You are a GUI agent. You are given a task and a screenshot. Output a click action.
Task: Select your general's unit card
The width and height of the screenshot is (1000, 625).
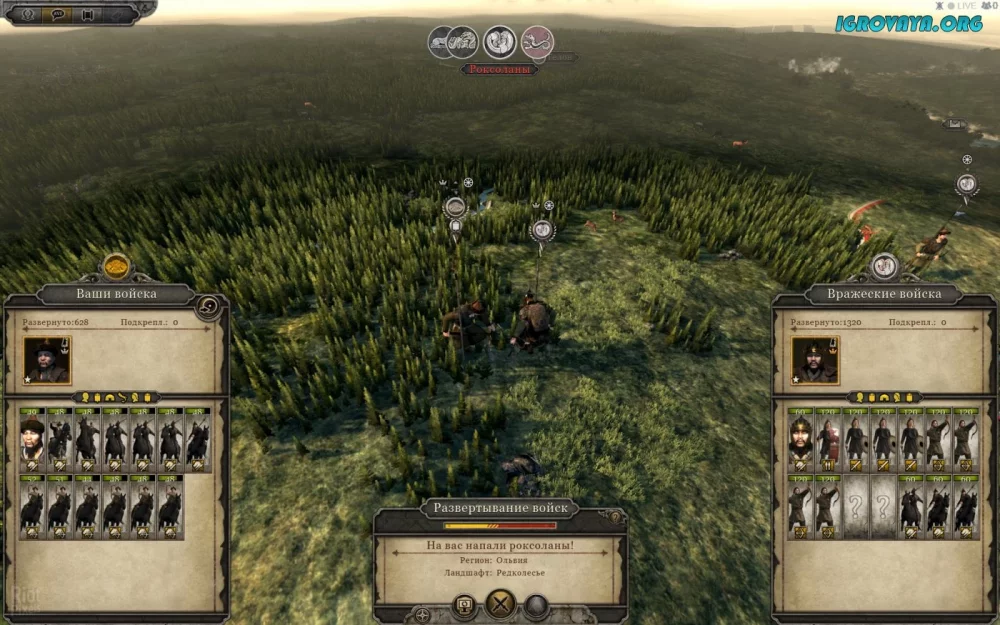[32, 439]
